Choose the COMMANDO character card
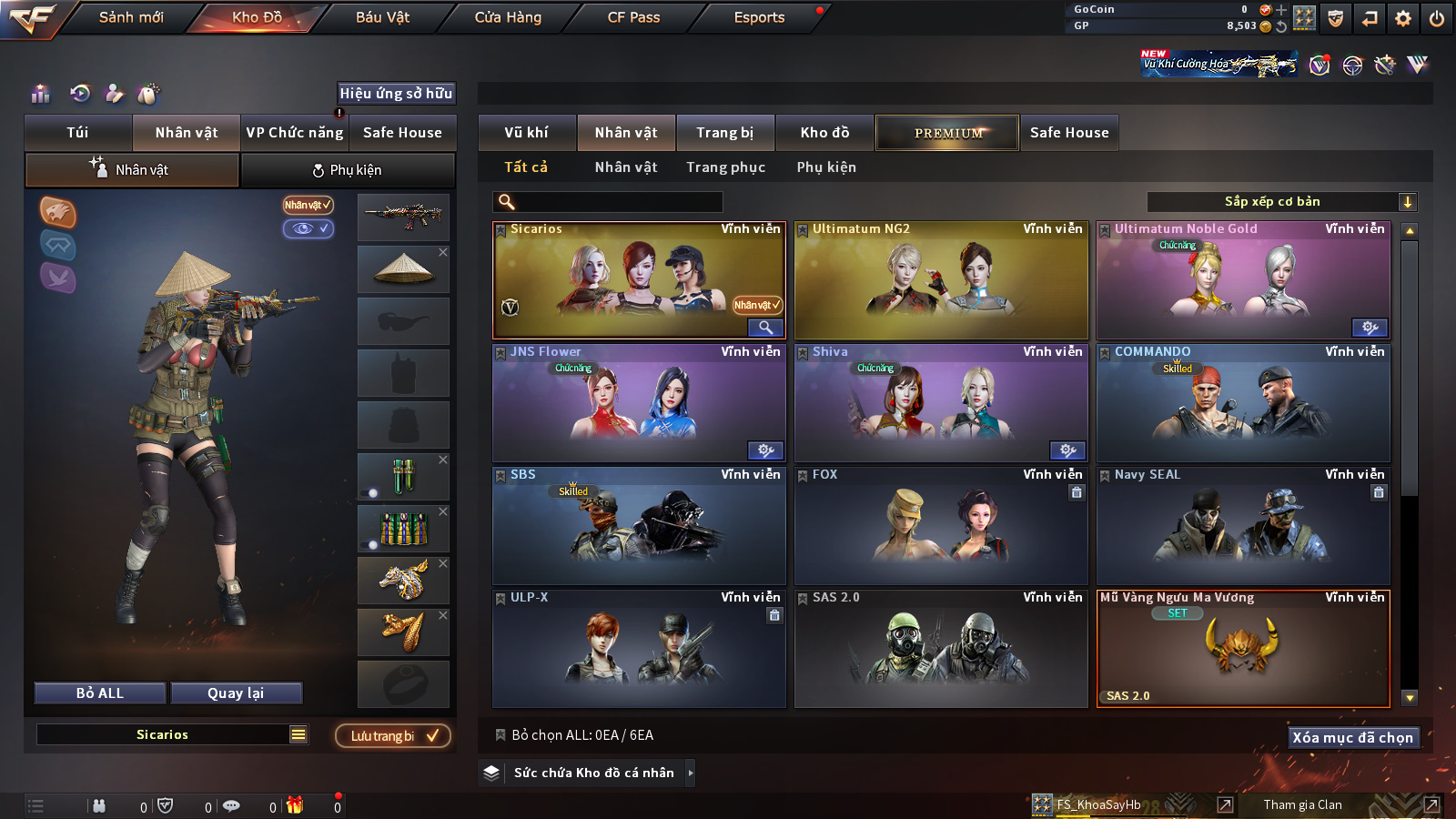 (x=1243, y=403)
